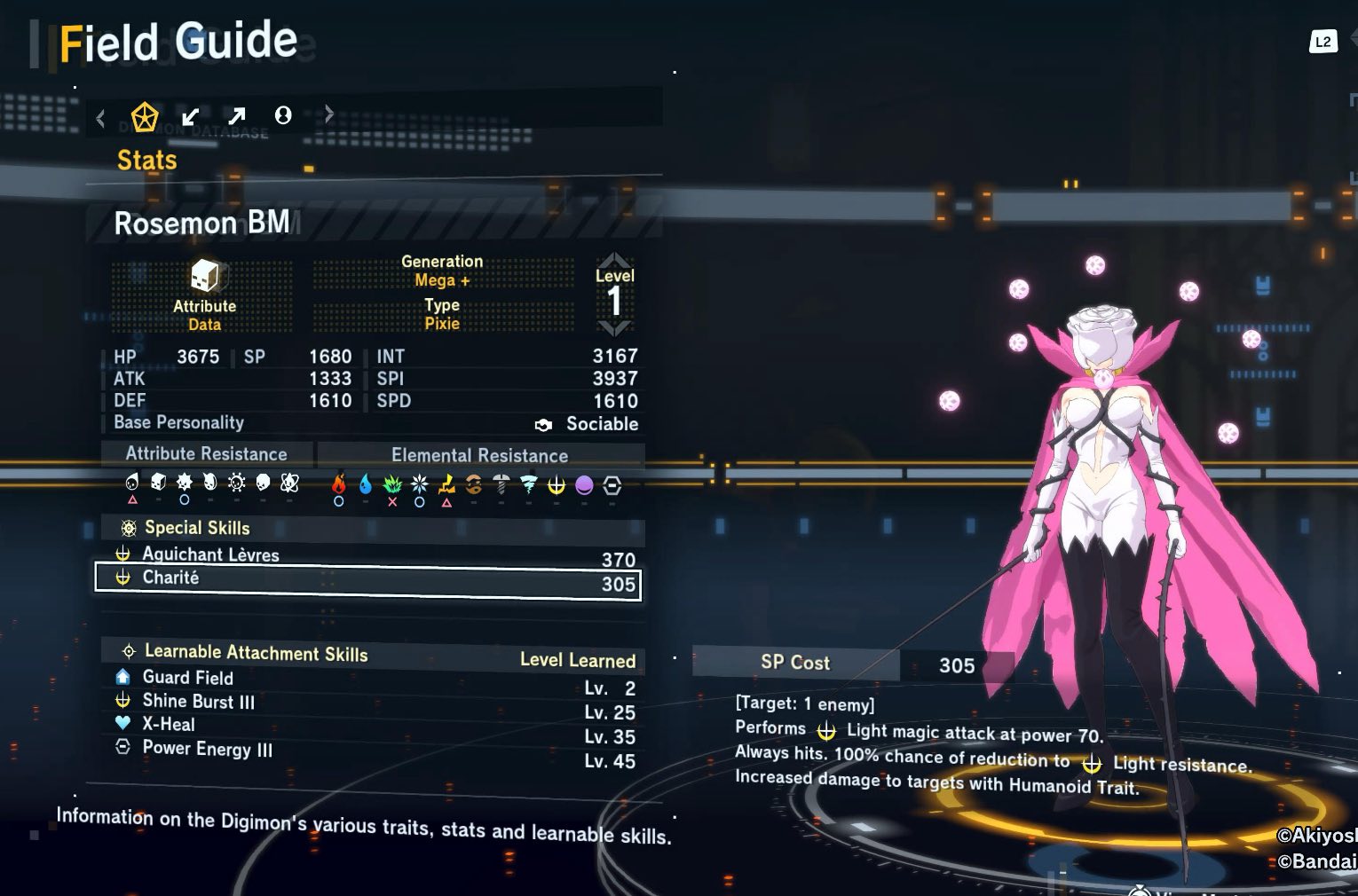Select the Power Energy III skill
This screenshot has height=896, width=1358.
point(208,749)
